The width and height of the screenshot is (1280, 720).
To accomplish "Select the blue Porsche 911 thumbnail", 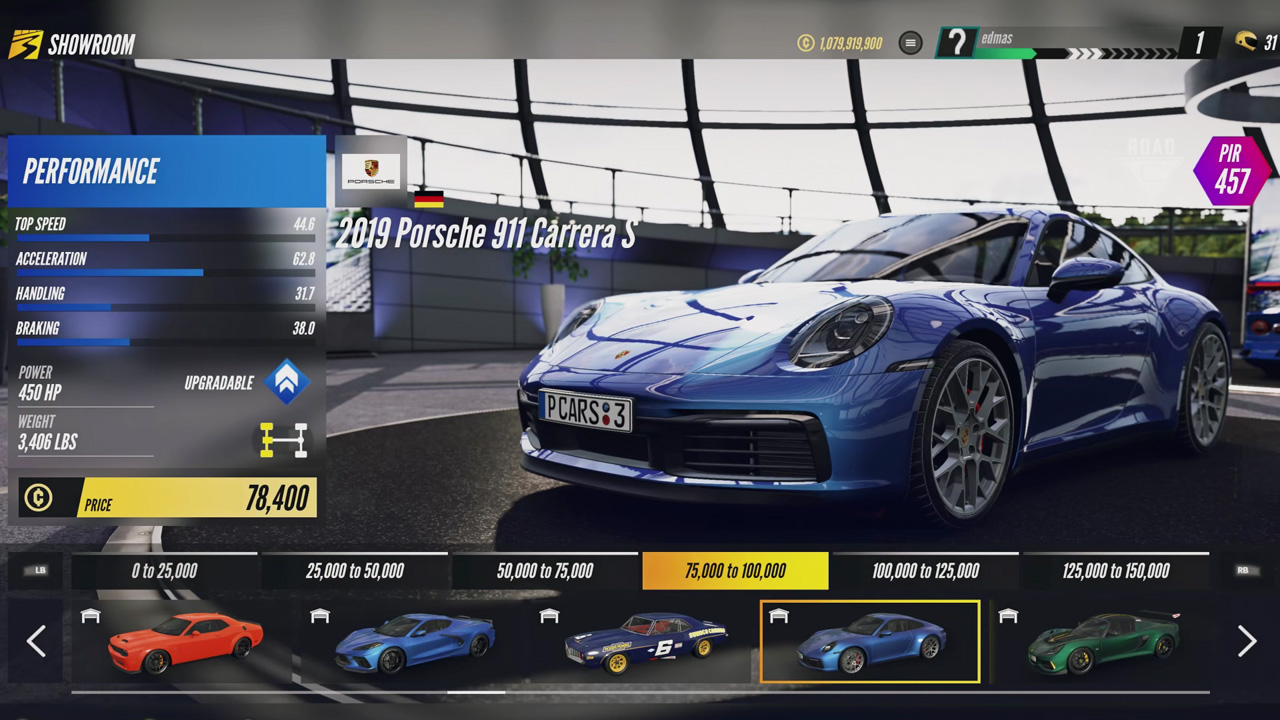I will pyautogui.click(x=870, y=642).
